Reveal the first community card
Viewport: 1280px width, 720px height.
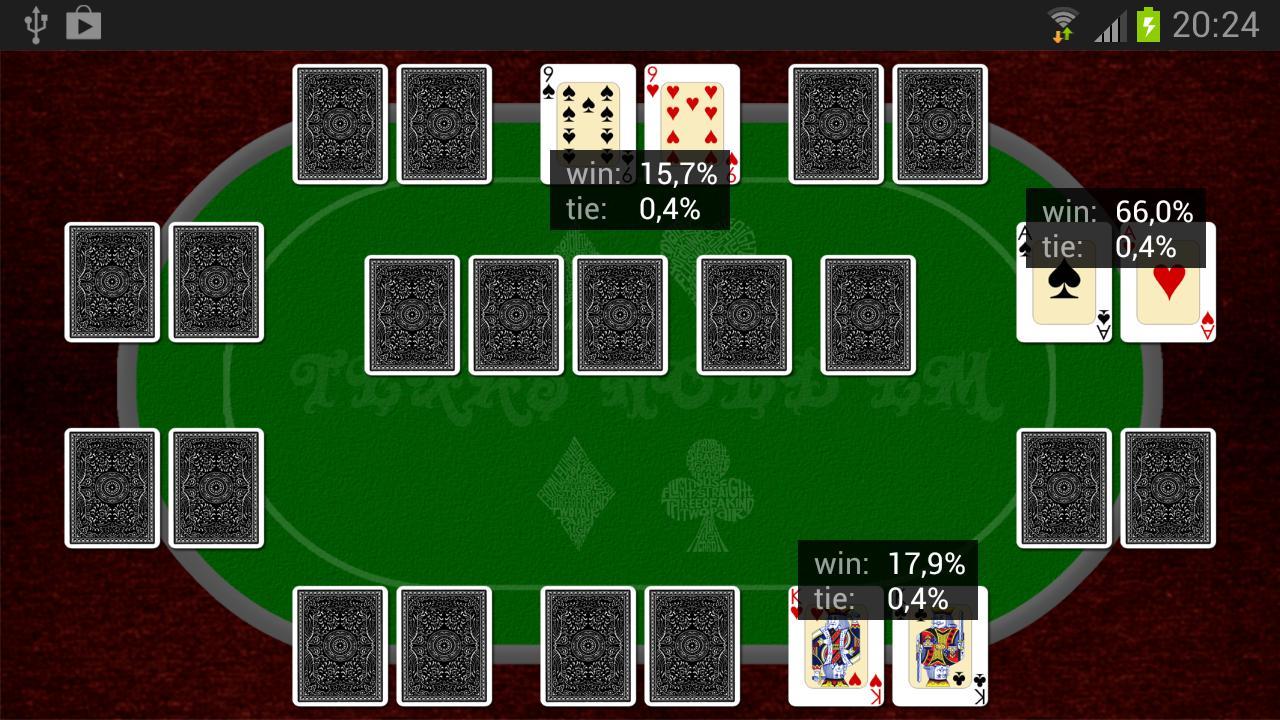tap(413, 313)
